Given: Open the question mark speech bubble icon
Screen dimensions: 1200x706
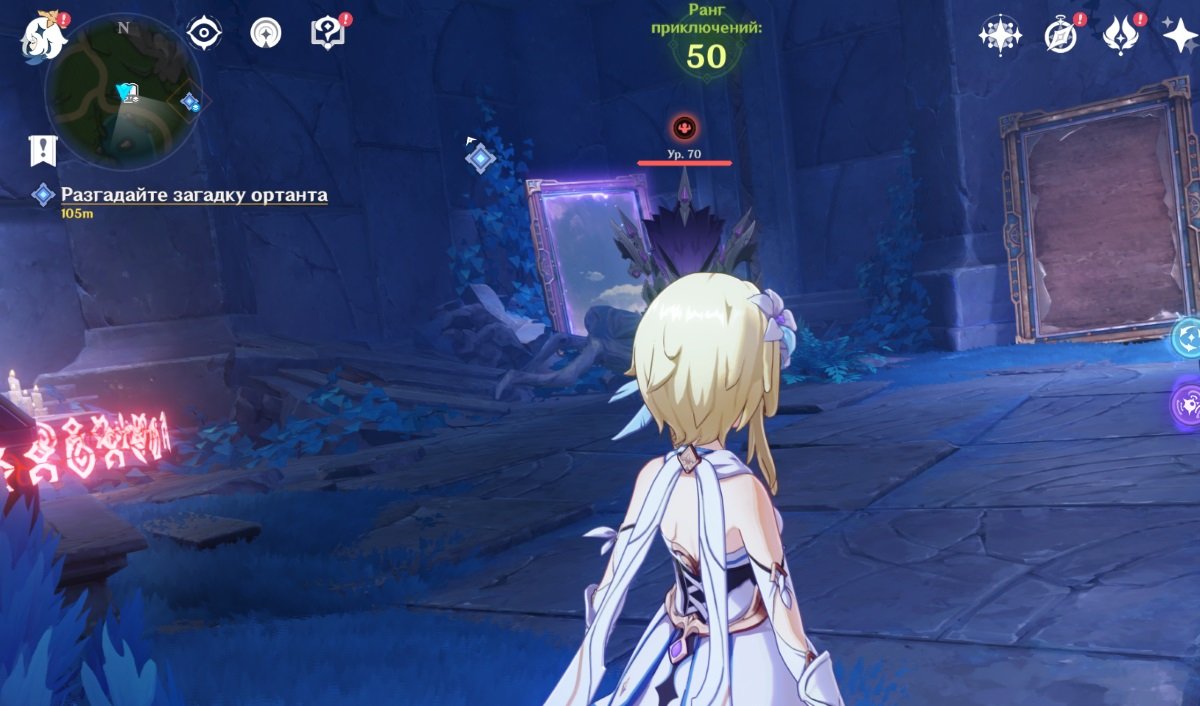Looking at the screenshot, I should click(x=327, y=33).
